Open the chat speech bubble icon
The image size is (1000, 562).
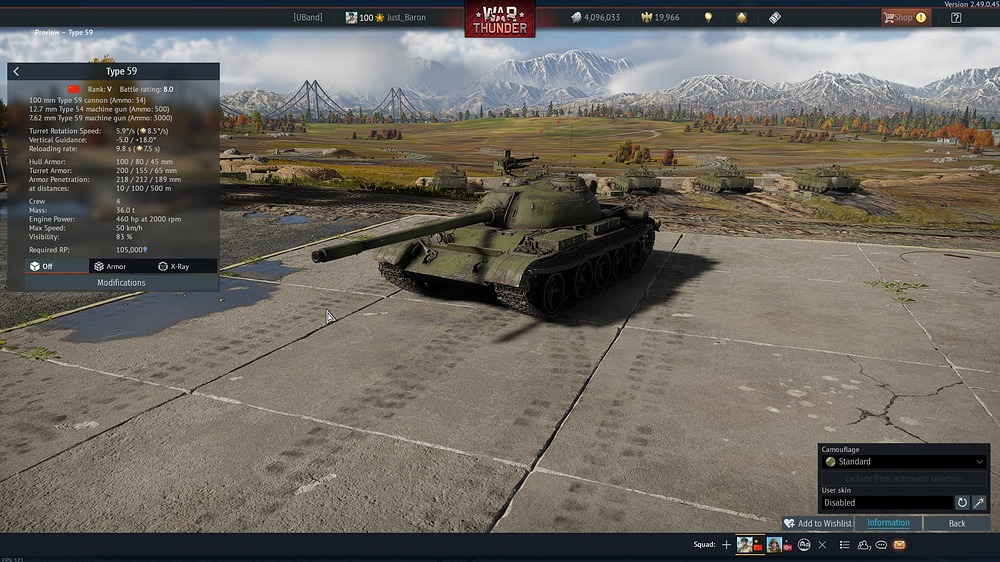pos(881,545)
